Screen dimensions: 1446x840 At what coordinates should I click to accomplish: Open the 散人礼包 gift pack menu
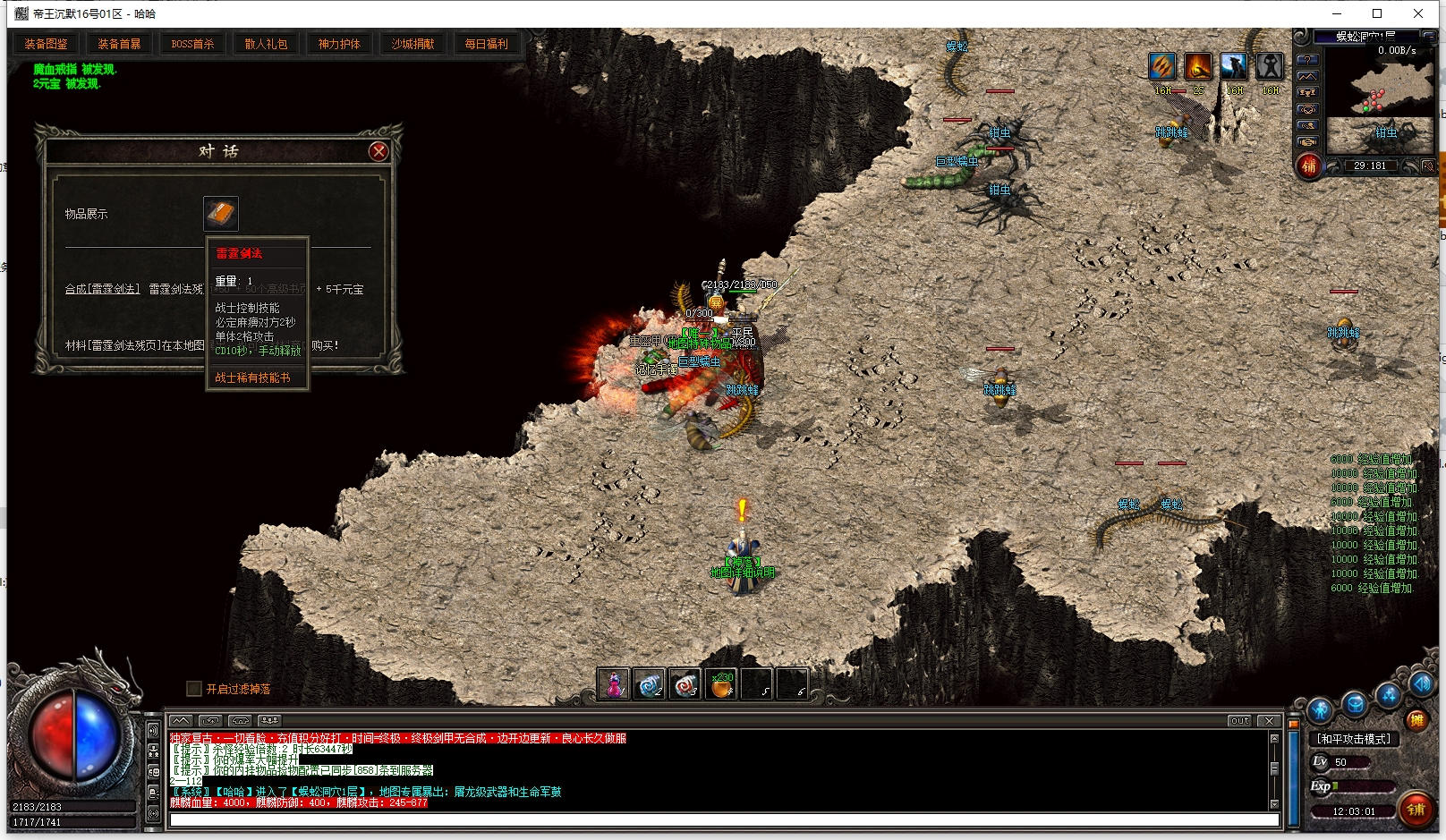(x=266, y=44)
